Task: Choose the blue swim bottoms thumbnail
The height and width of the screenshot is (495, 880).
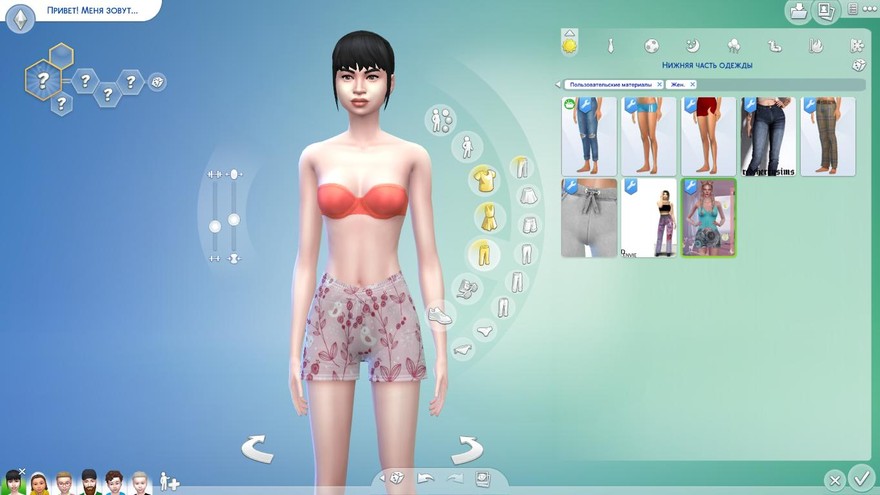Action: pos(648,136)
